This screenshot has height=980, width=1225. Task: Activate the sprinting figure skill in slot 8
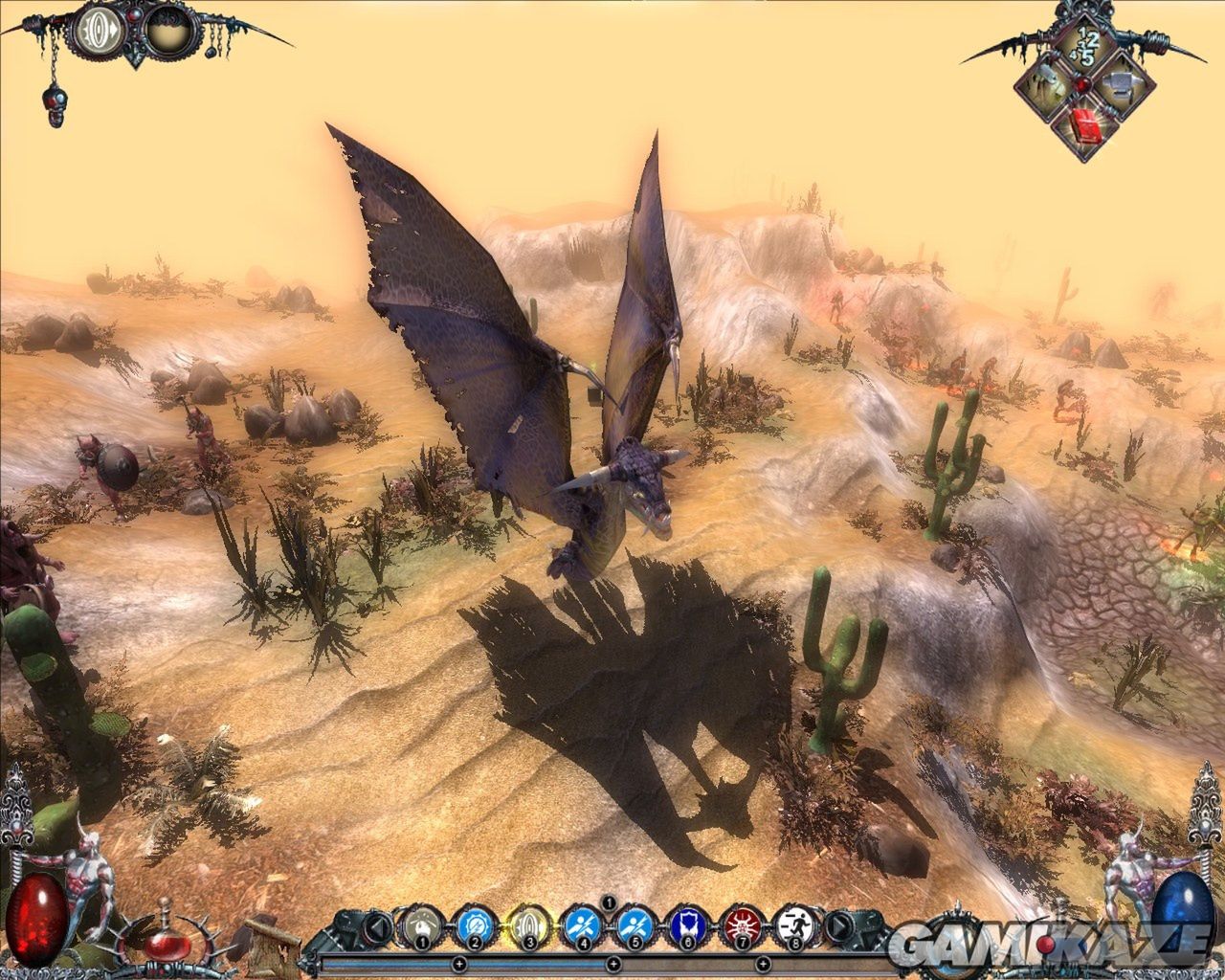click(792, 926)
